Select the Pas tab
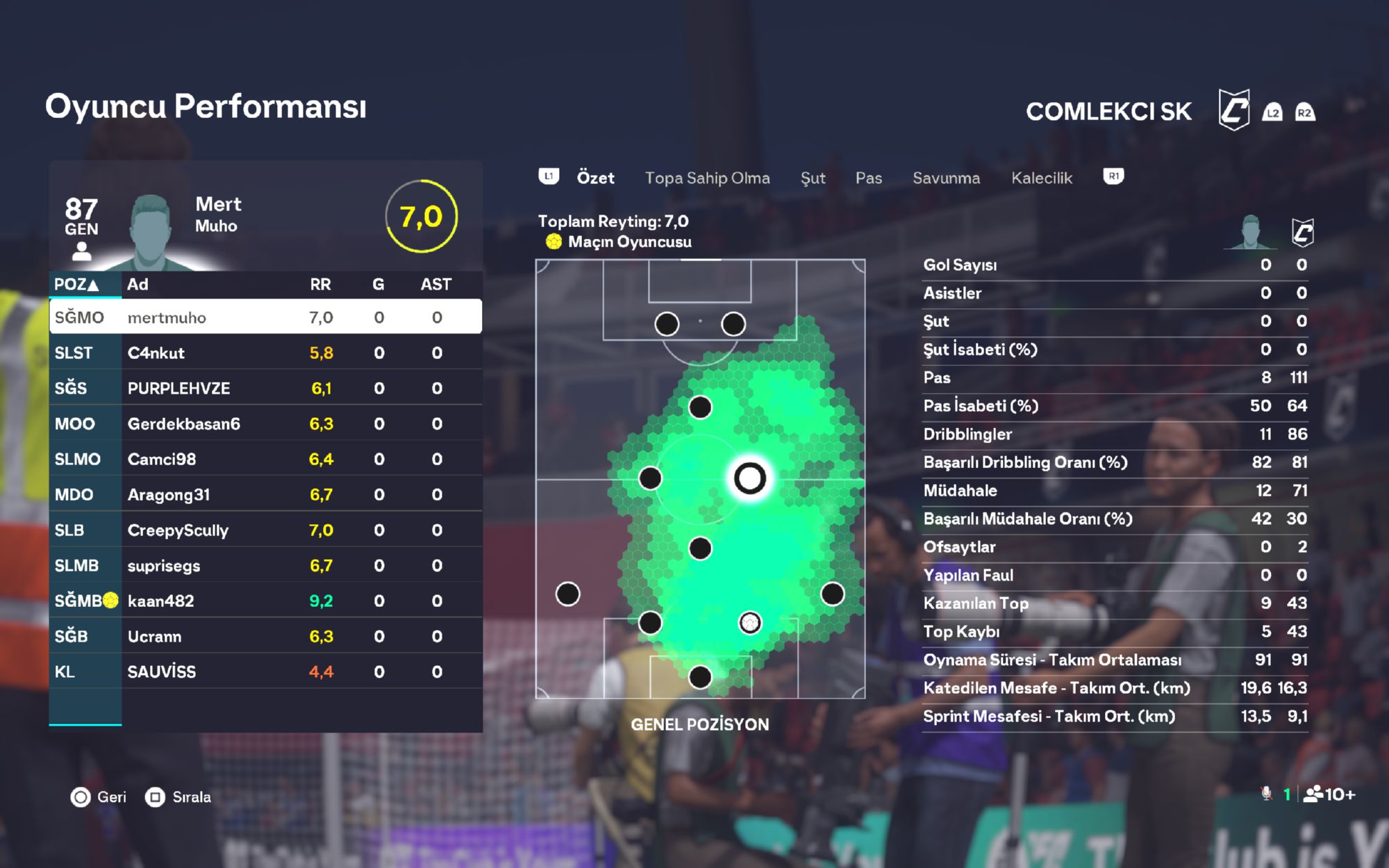The height and width of the screenshot is (868, 1389). click(x=868, y=178)
